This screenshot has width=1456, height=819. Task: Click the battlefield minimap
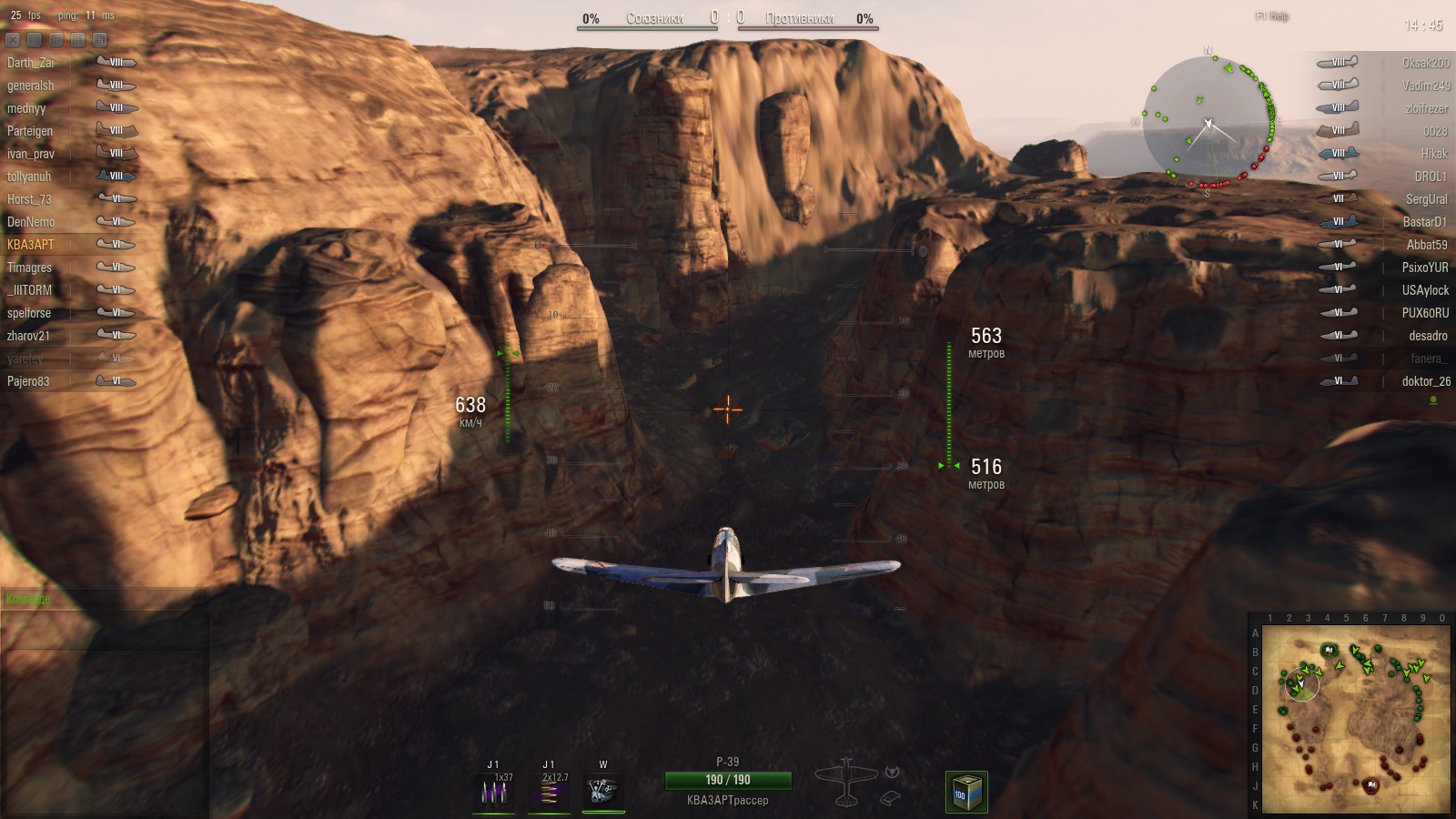coord(1355,719)
